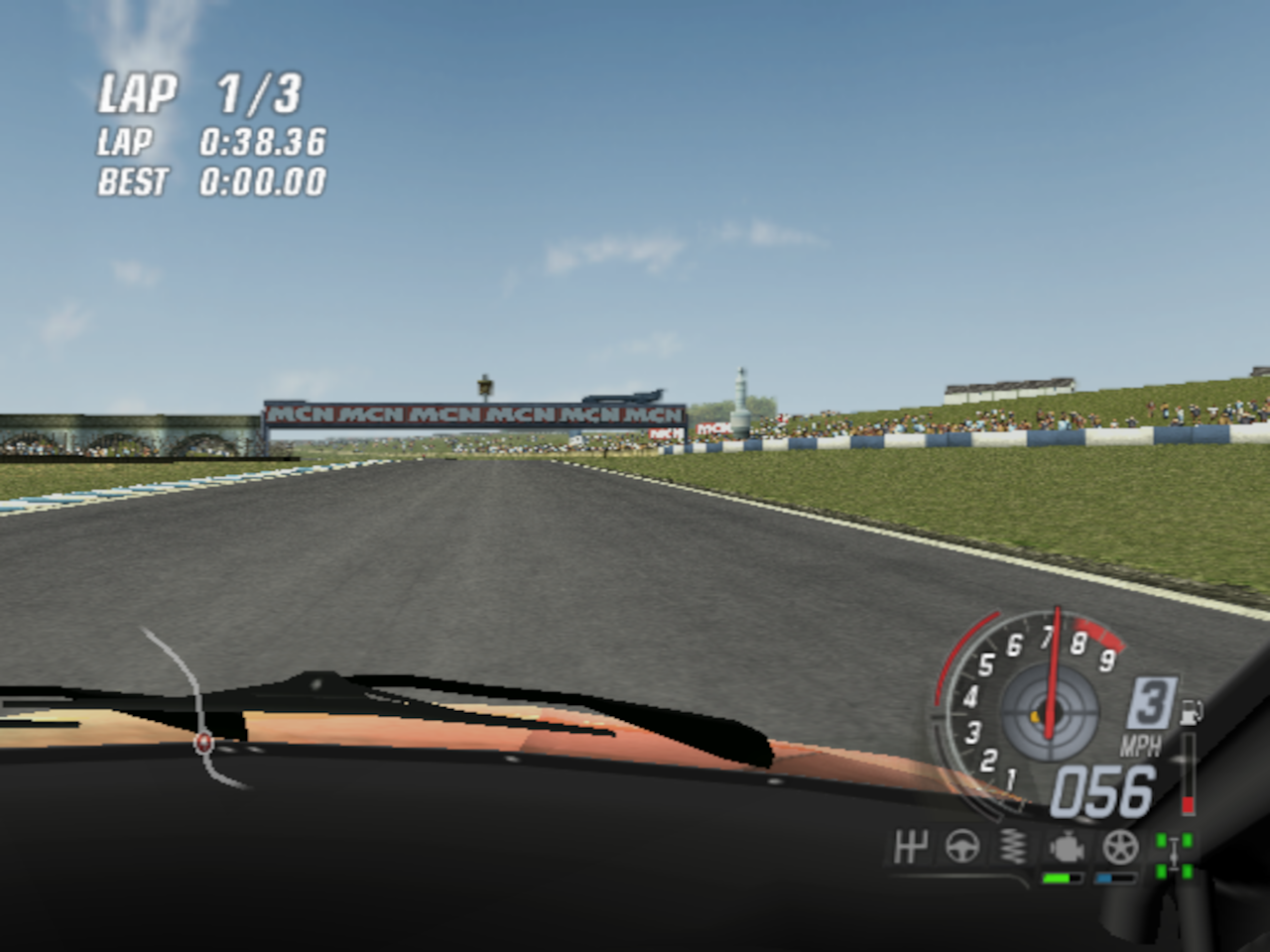Select the engine damage icon
1270x952 pixels.
(1066, 848)
